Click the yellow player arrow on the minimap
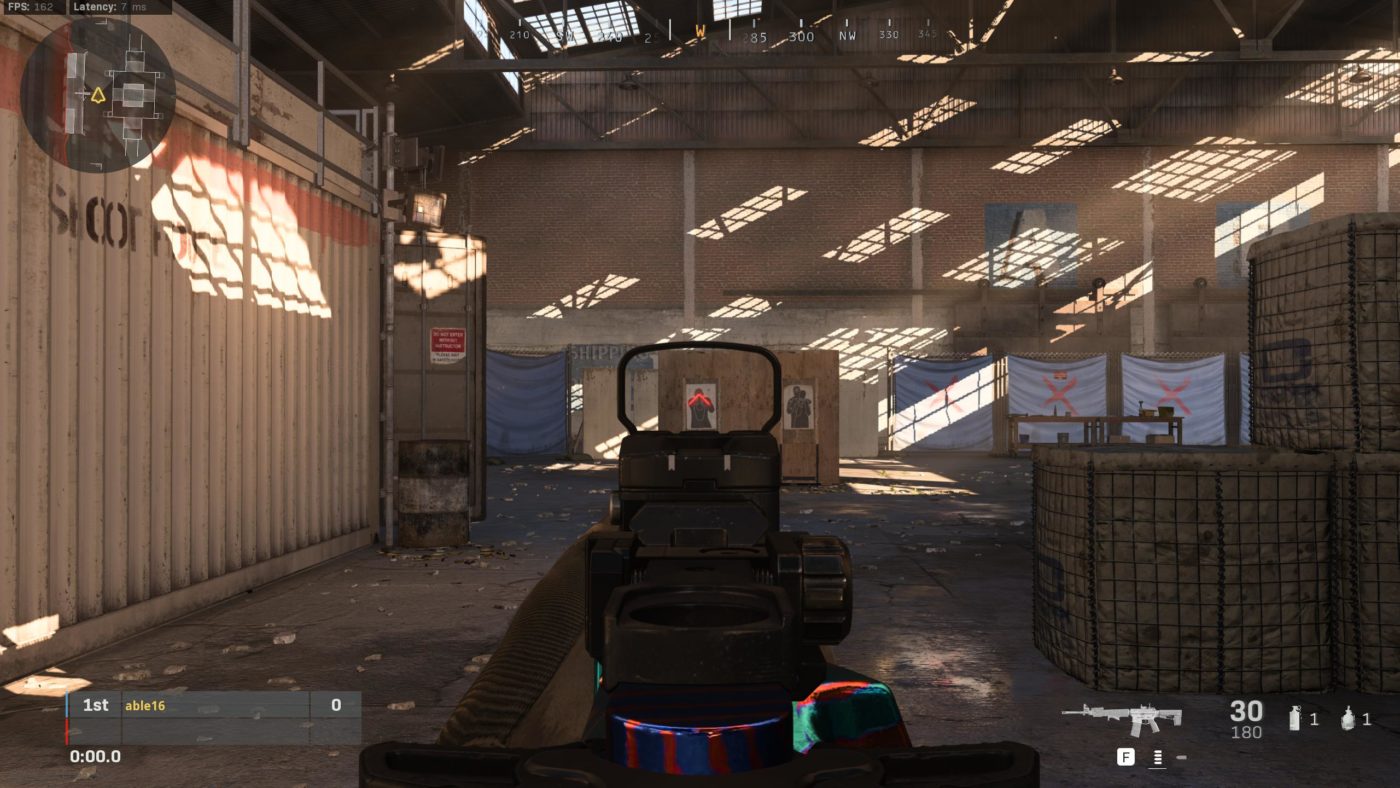Viewport: 1400px width, 788px height. [98, 96]
